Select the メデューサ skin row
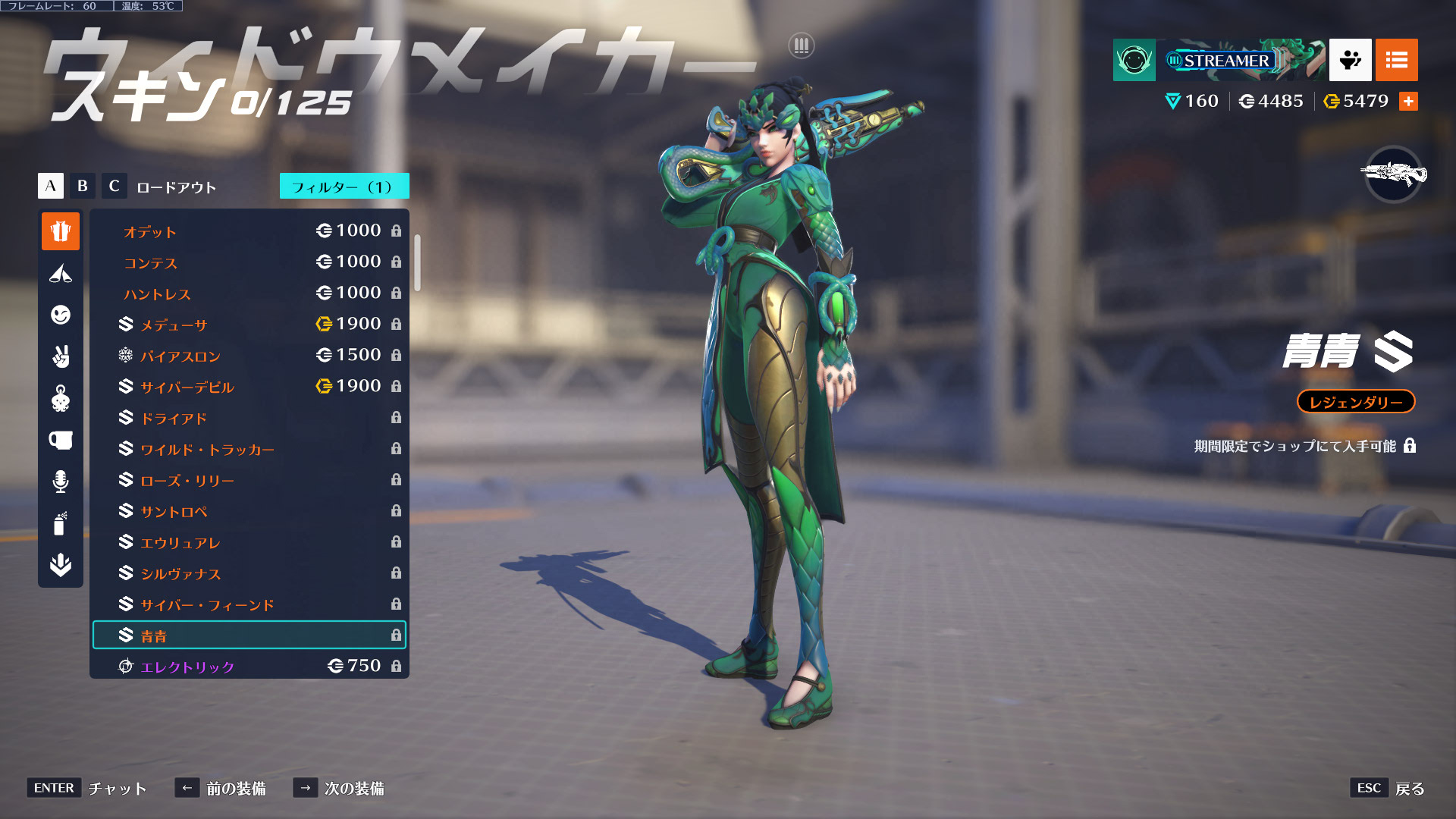The image size is (1456, 819). [249, 325]
